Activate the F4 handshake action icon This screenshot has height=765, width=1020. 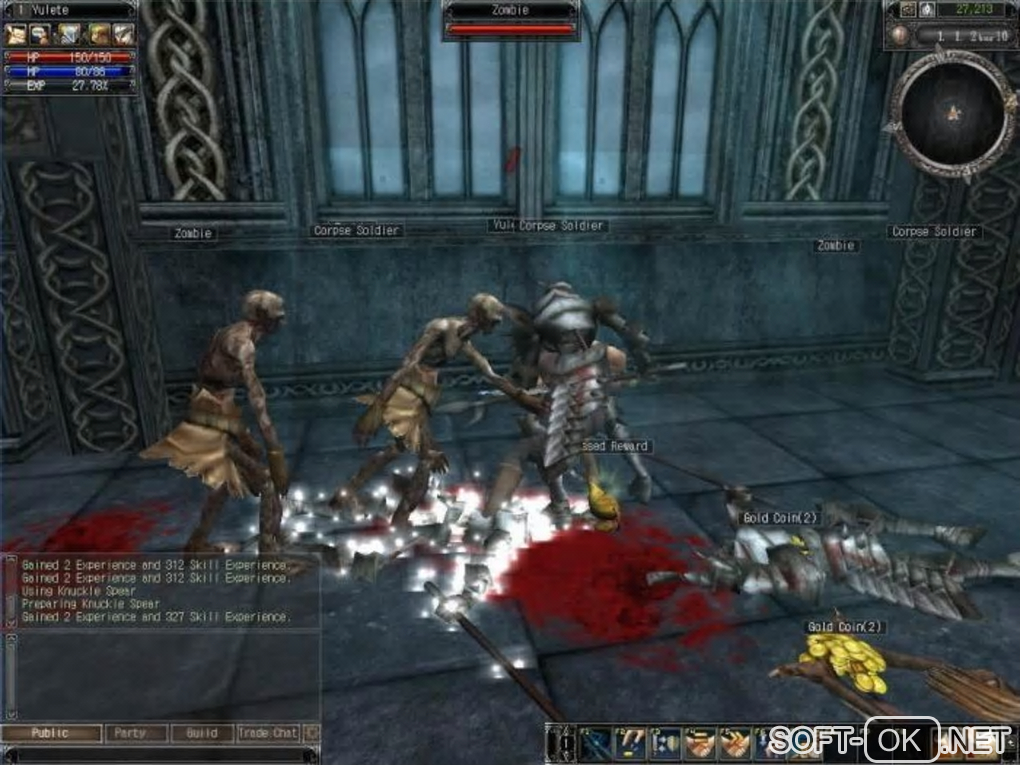pos(700,742)
